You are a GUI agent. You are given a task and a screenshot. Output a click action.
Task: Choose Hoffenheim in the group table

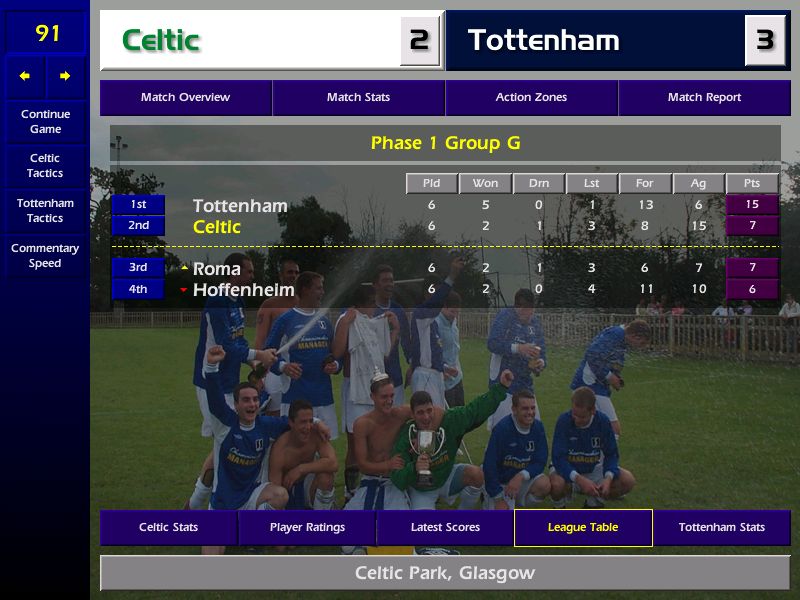(243, 290)
